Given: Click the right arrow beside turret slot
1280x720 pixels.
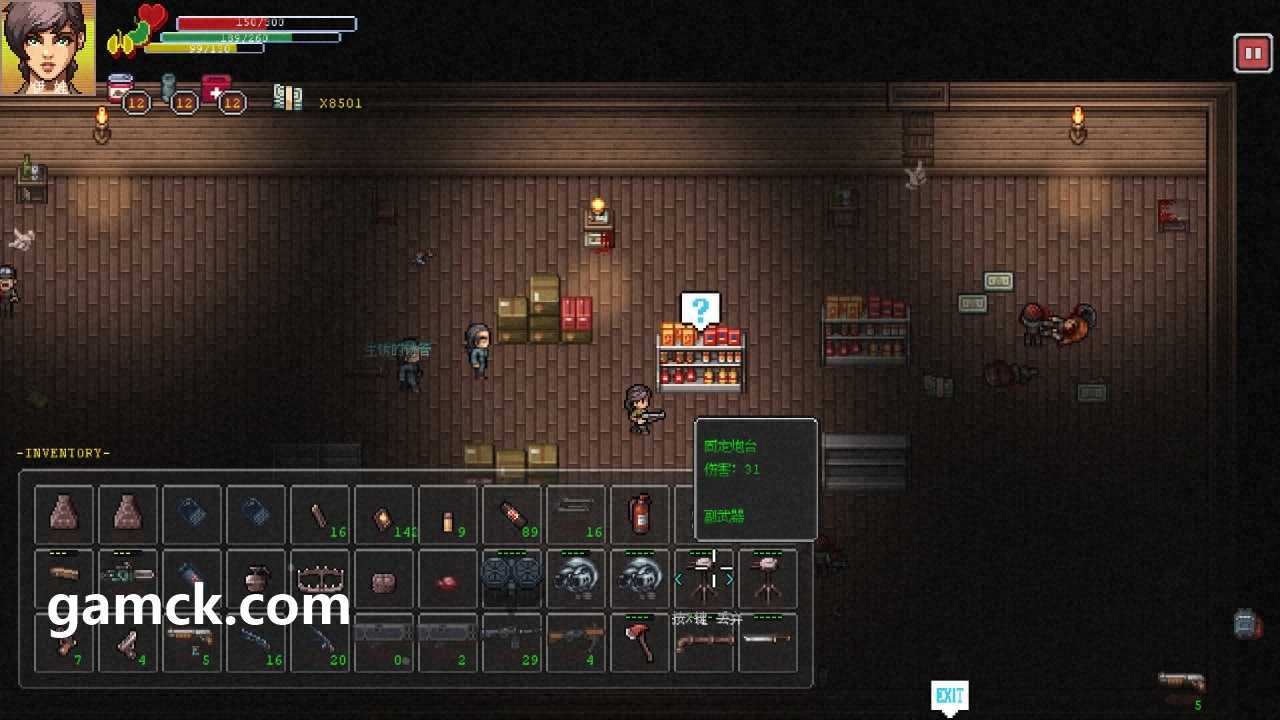Looking at the screenshot, I should coord(730,579).
